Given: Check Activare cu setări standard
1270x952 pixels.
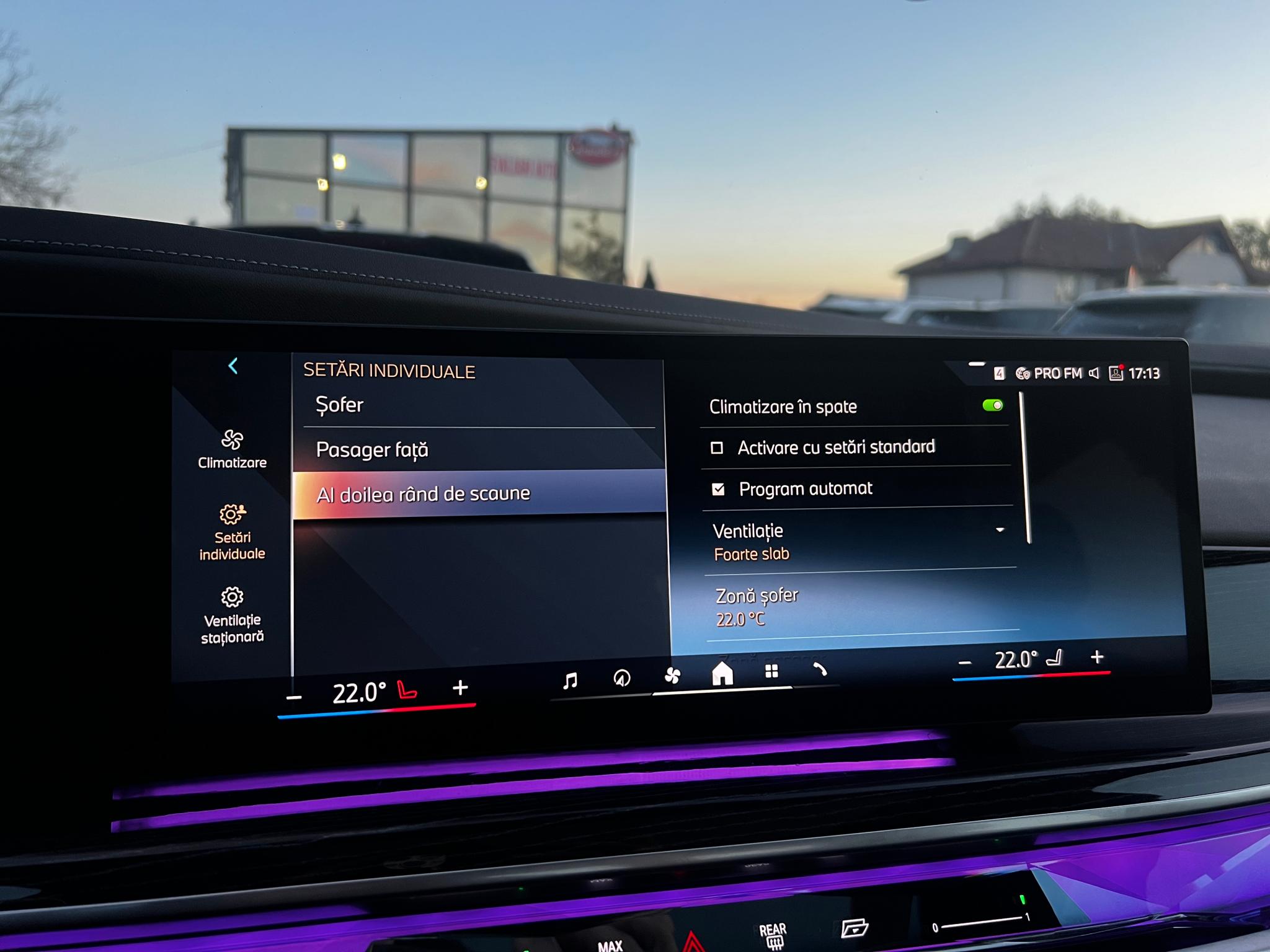Looking at the screenshot, I should [x=717, y=447].
